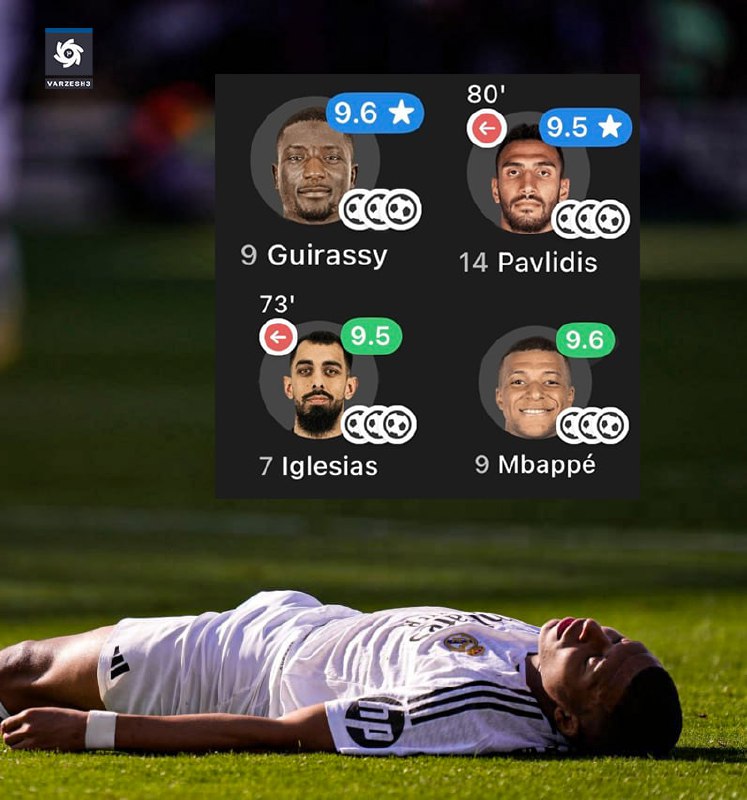The height and width of the screenshot is (800, 747).
Task: Choose the Iglesias player portrait
Action: click(318, 385)
